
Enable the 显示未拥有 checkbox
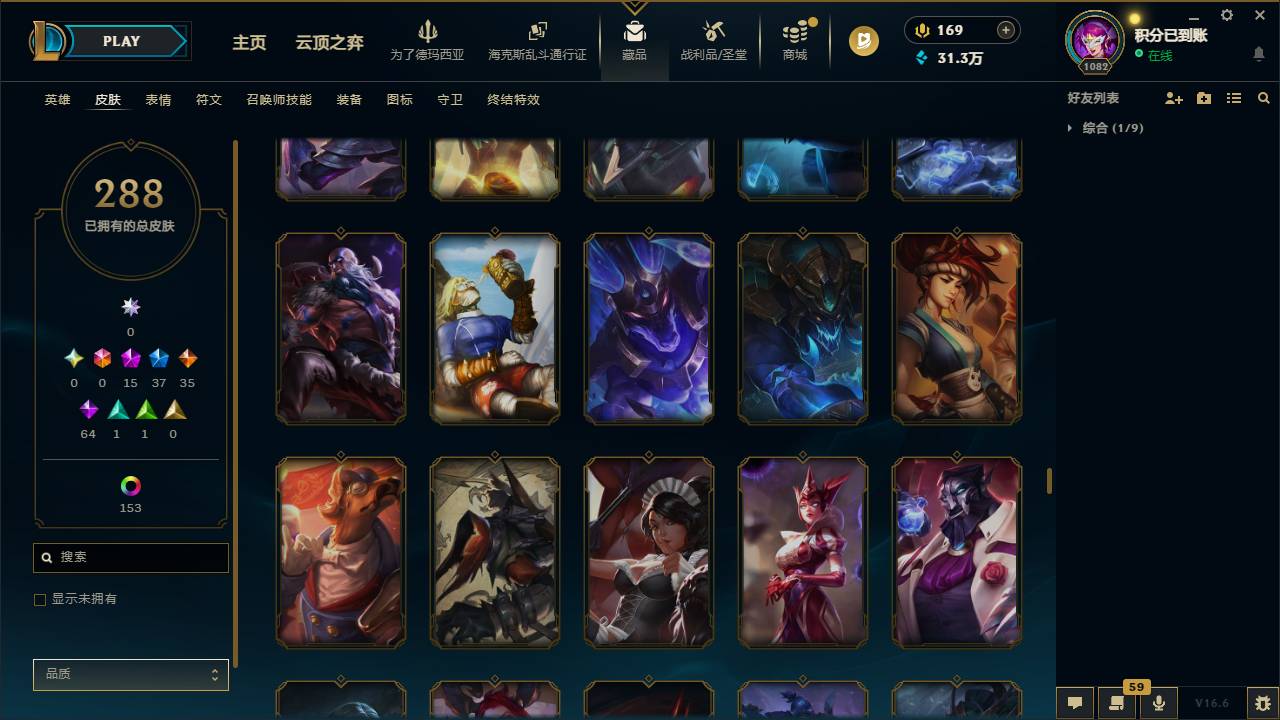tap(40, 599)
